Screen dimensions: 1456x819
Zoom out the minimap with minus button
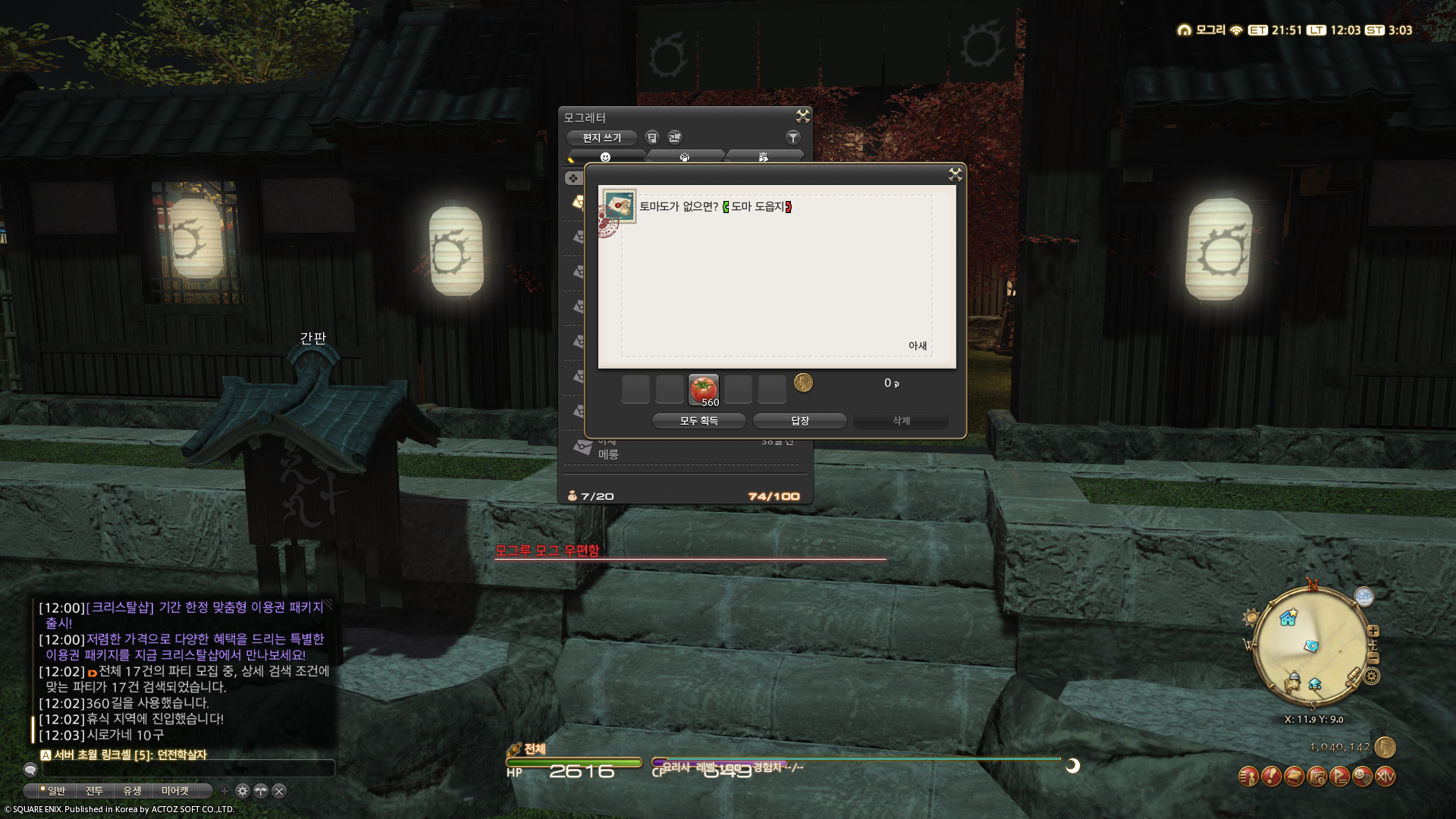pyautogui.click(x=1373, y=657)
